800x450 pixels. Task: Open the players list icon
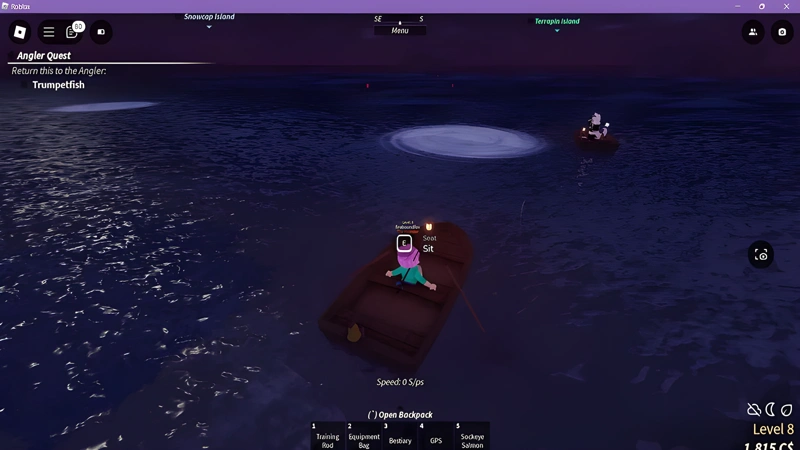(x=753, y=32)
